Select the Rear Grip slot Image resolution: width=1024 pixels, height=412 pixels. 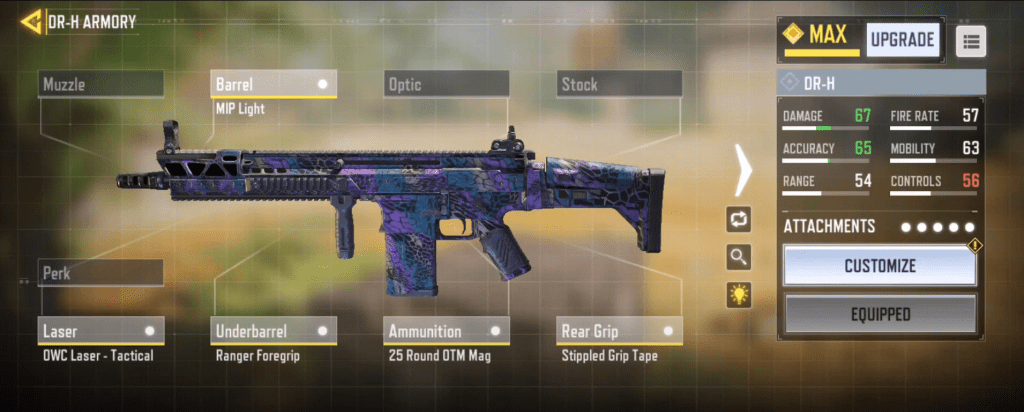tap(619, 330)
